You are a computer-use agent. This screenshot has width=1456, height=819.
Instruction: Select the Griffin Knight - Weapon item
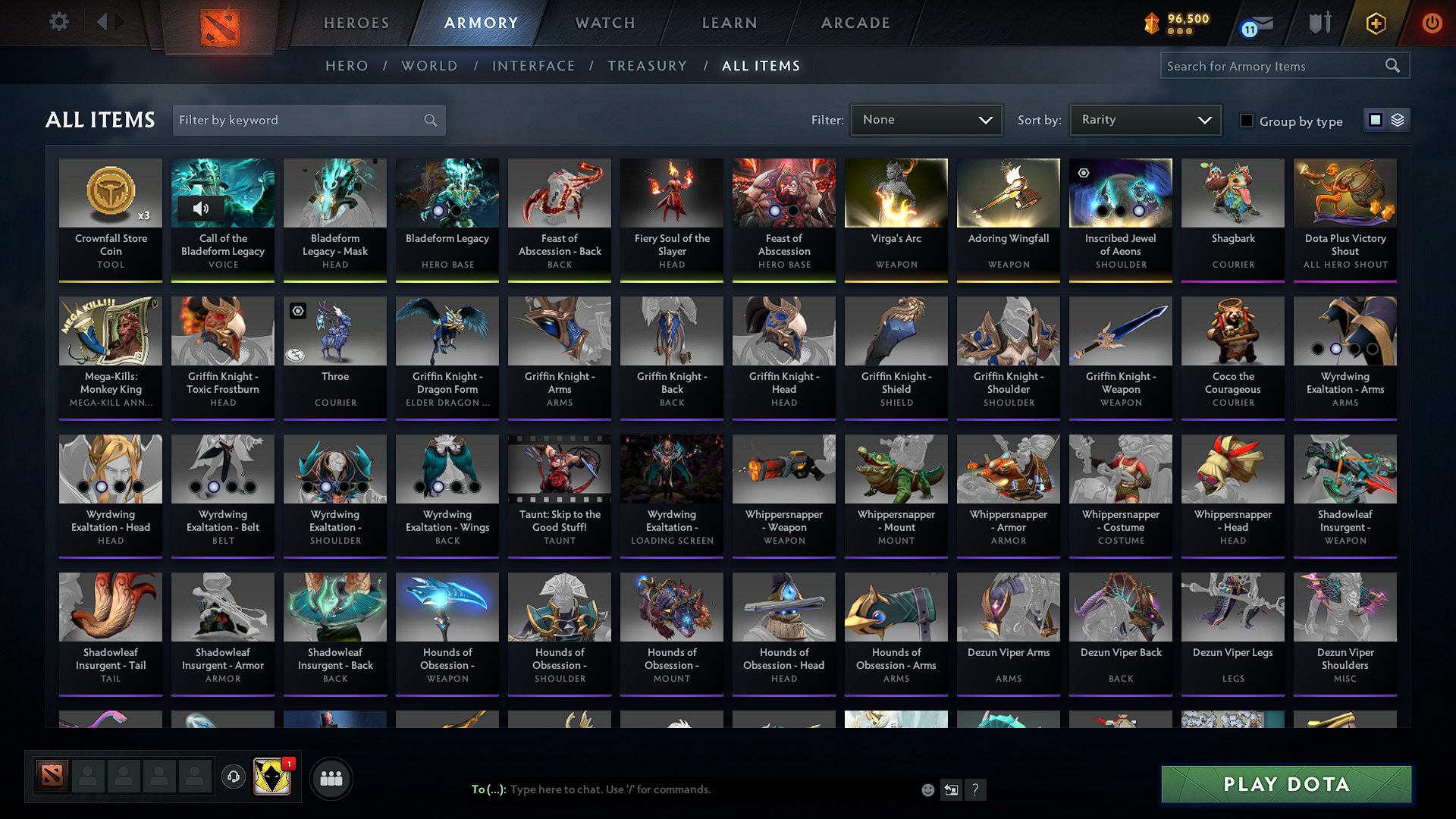[x=1120, y=356]
